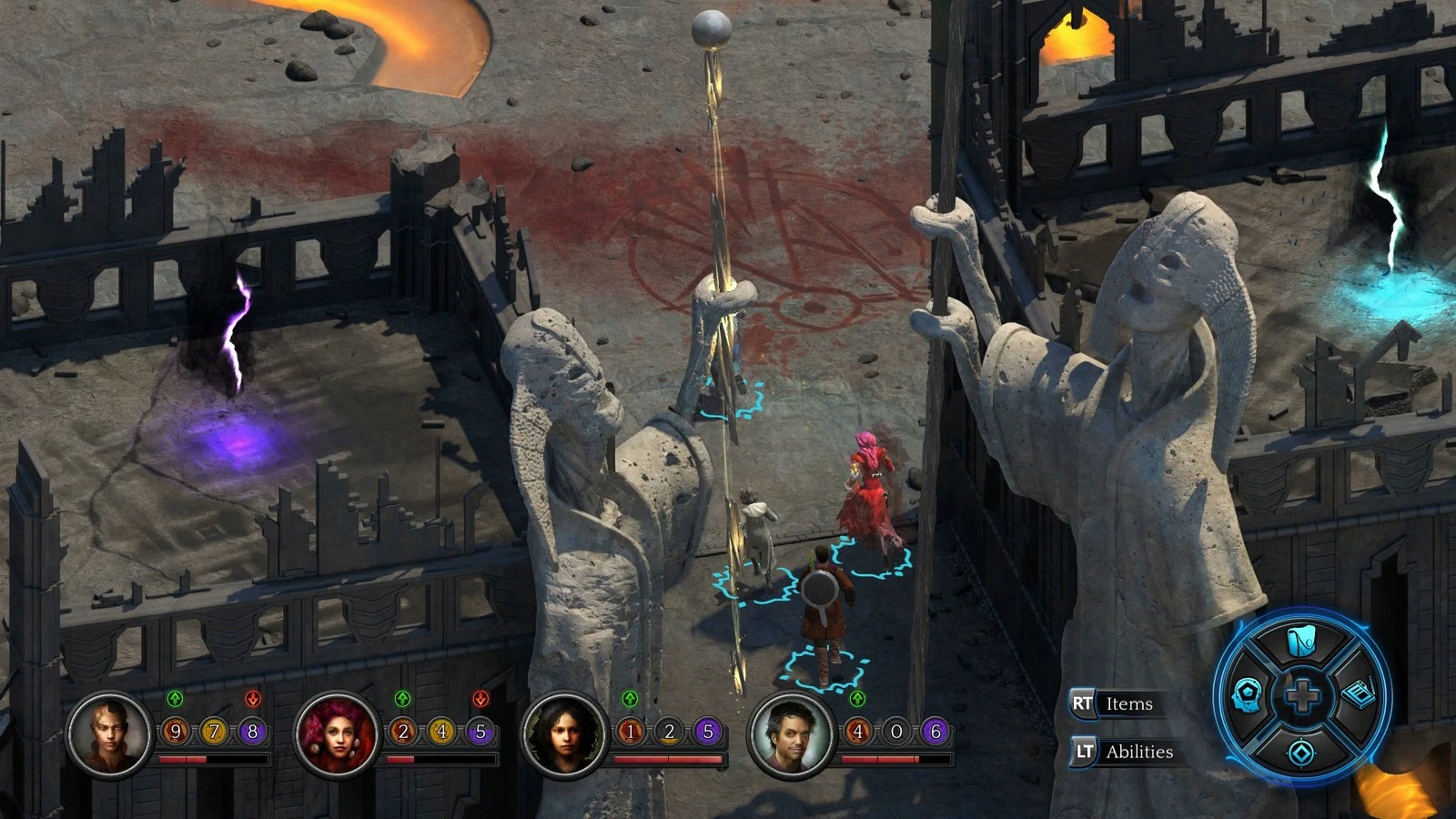1456x819 pixels.
Task: Click the Items button prompt labeled RT
Action: pos(1112,703)
